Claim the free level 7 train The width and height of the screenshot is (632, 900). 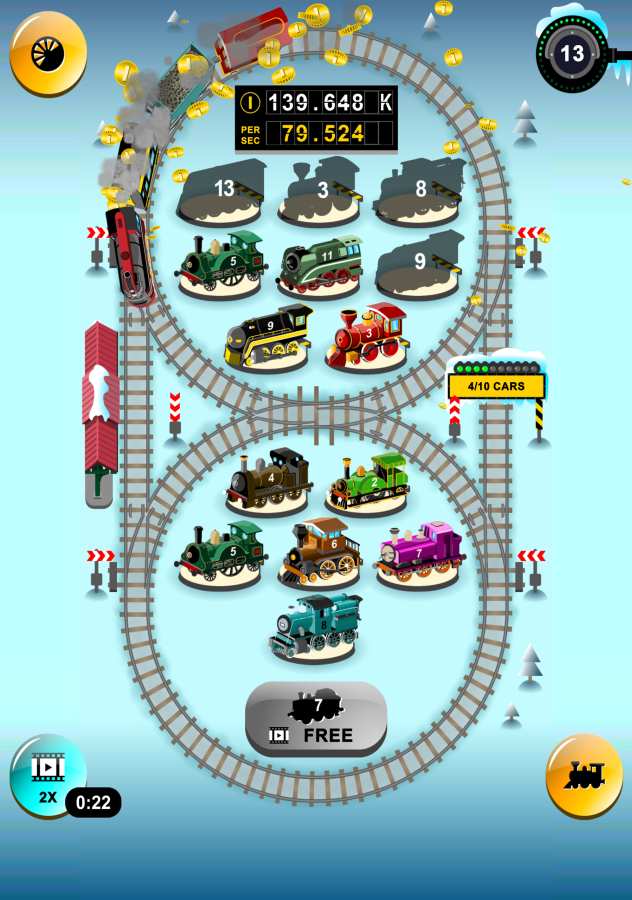316,719
